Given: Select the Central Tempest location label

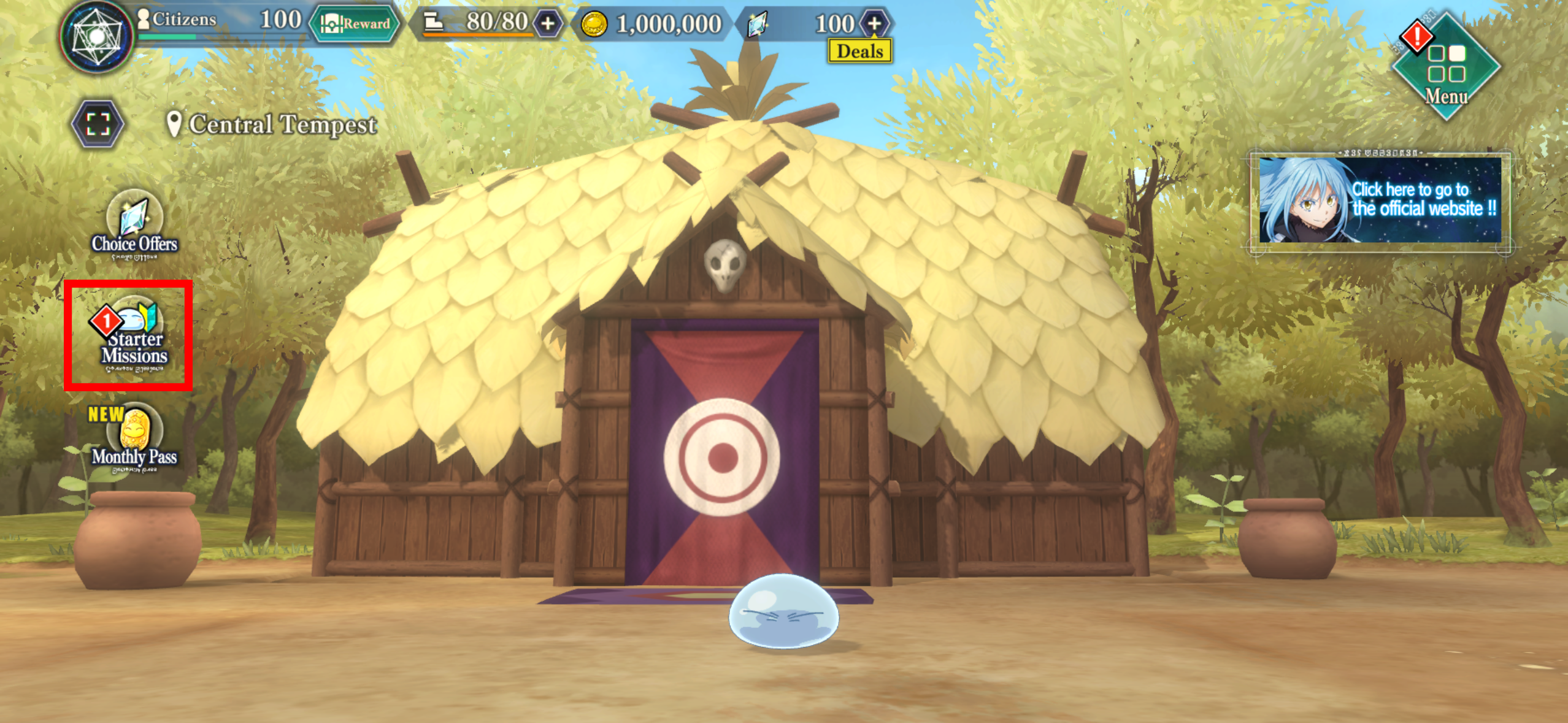Looking at the screenshot, I should tap(272, 124).
